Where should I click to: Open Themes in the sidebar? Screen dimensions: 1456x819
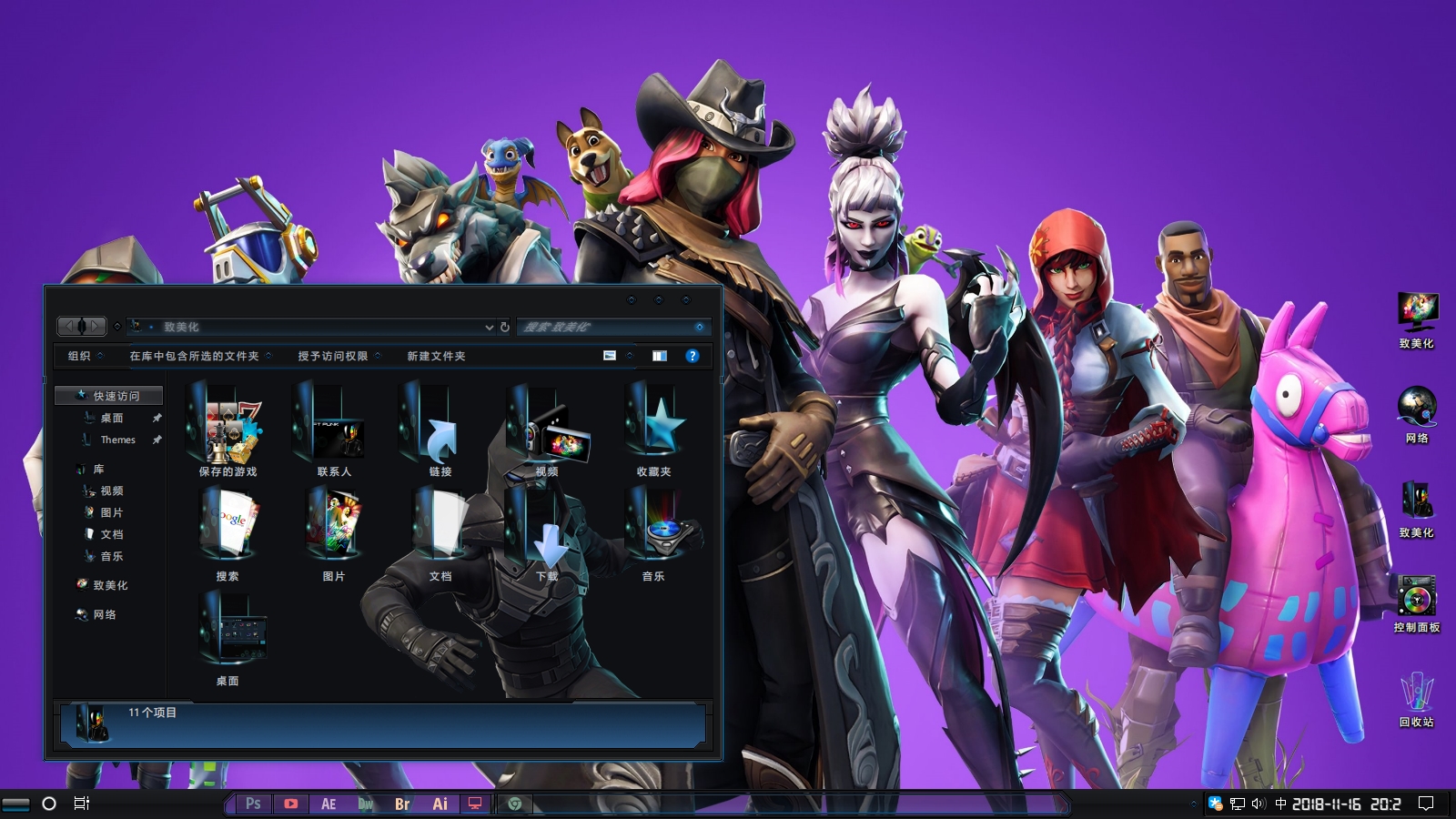pyautogui.click(x=117, y=440)
